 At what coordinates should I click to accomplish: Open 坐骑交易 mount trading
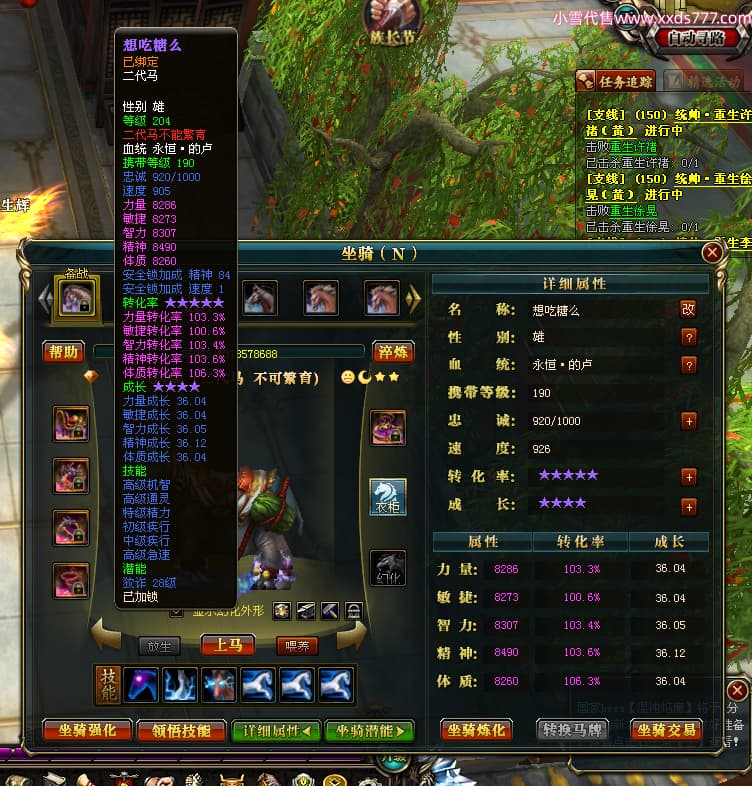tap(667, 730)
